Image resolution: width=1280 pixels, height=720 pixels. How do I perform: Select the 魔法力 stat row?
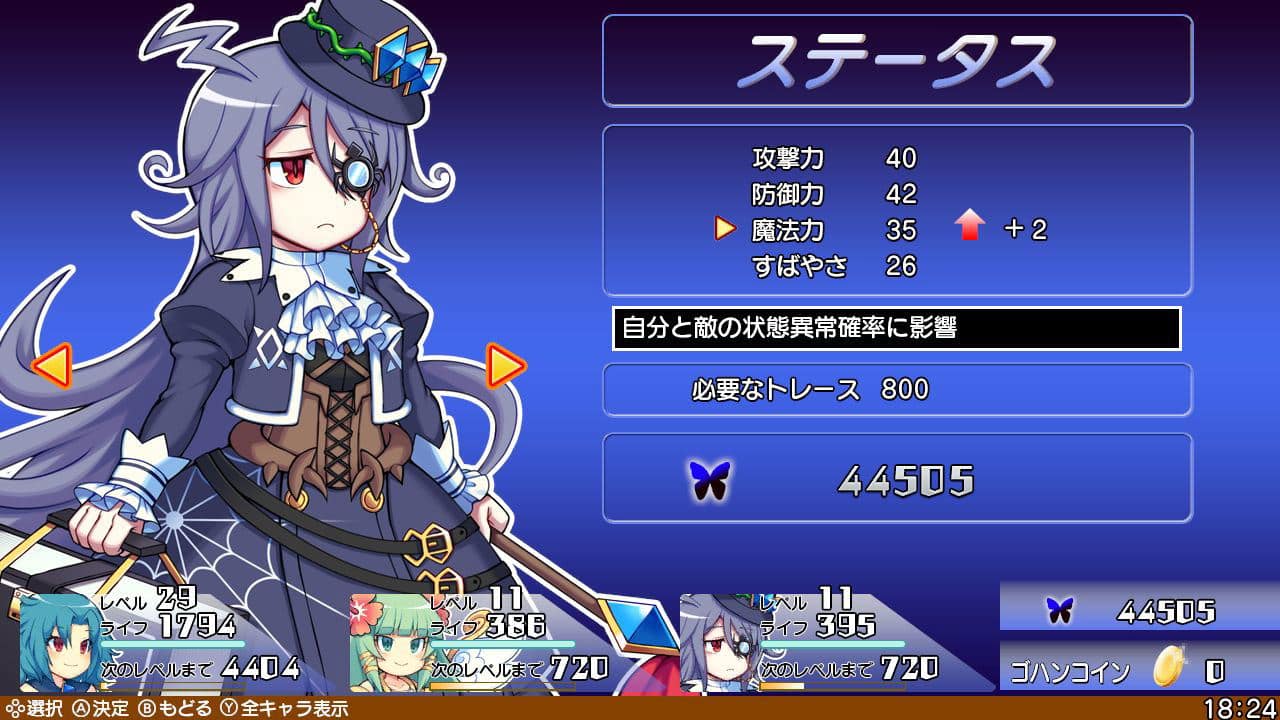834,230
